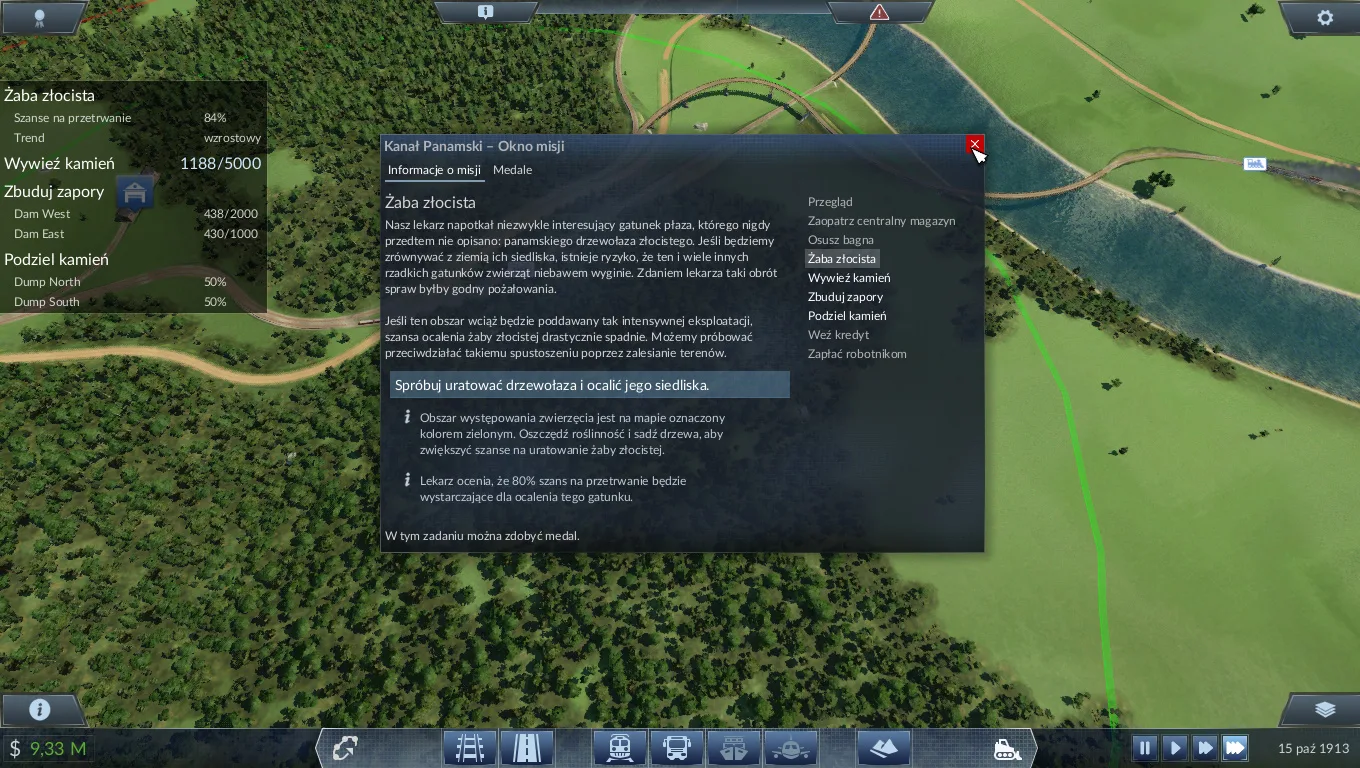
Task: Switch to the Medale tab
Action: pyautogui.click(x=512, y=170)
